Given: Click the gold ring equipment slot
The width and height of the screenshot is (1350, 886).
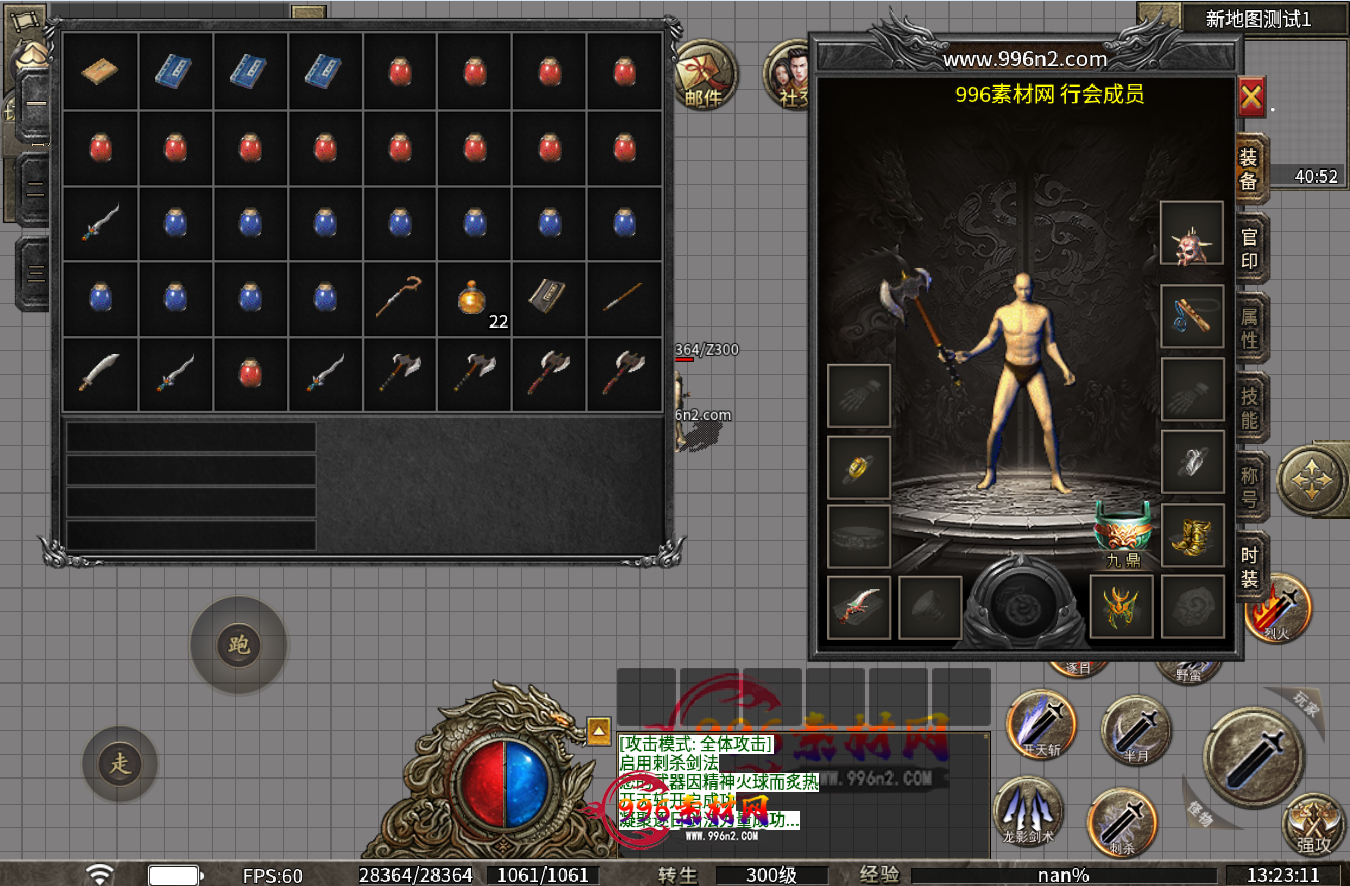Looking at the screenshot, I should pos(858,468).
